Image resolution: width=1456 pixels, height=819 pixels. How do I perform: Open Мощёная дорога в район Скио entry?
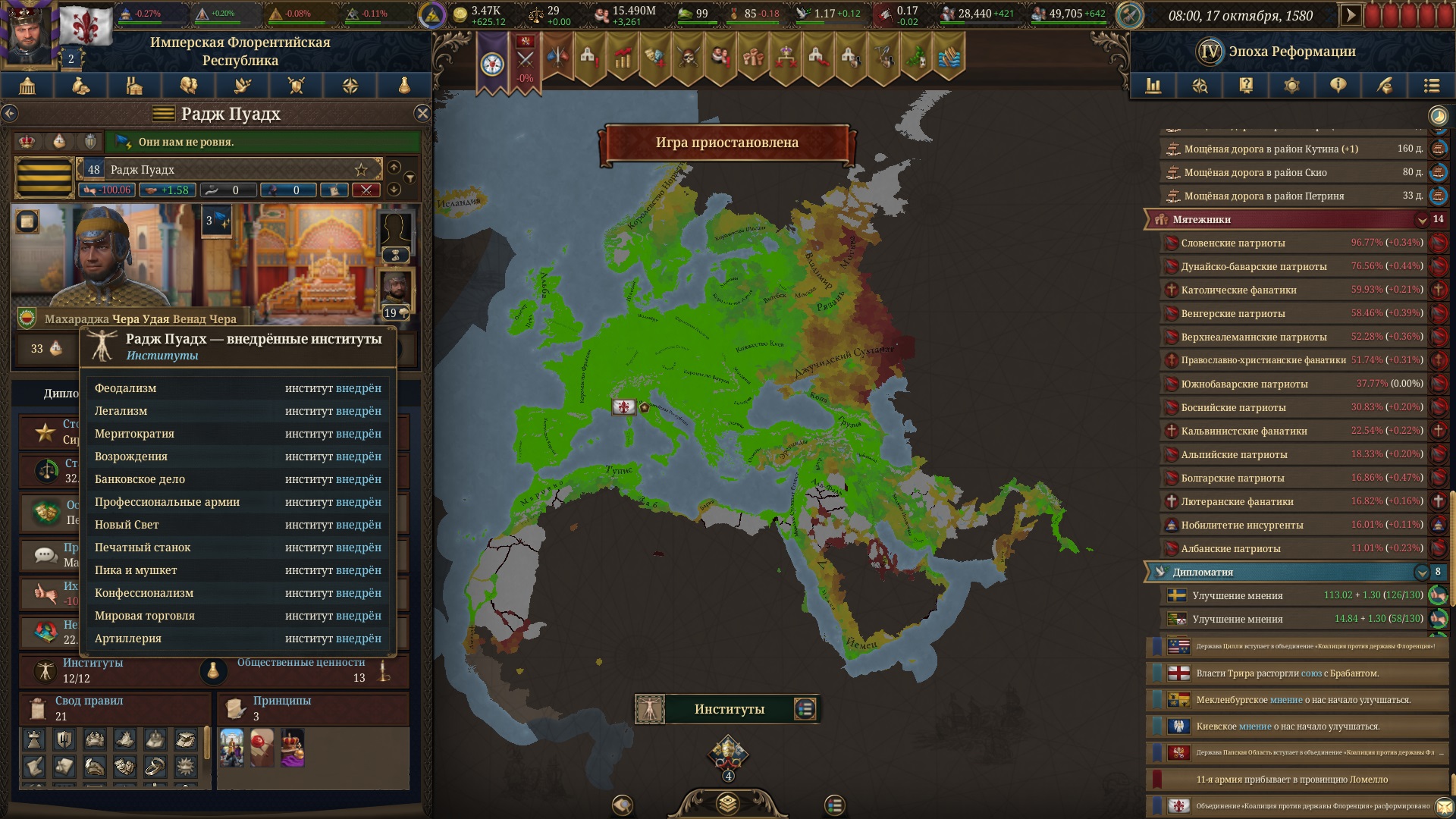[x=1289, y=173]
